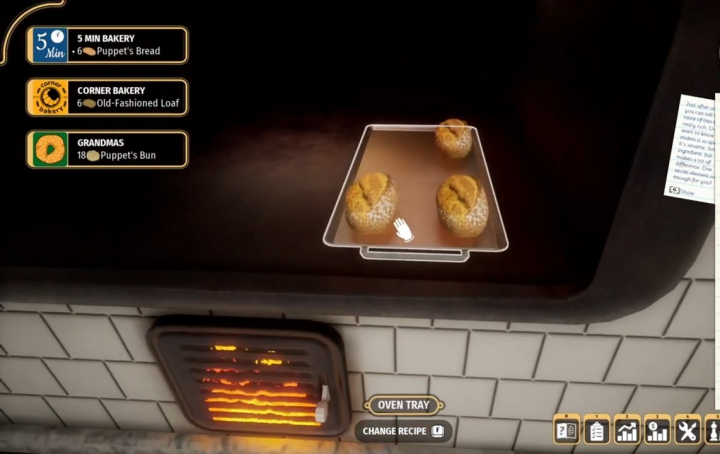Open the wrench and brush tools menu
This screenshot has width=720, height=454.
tap(687, 431)
